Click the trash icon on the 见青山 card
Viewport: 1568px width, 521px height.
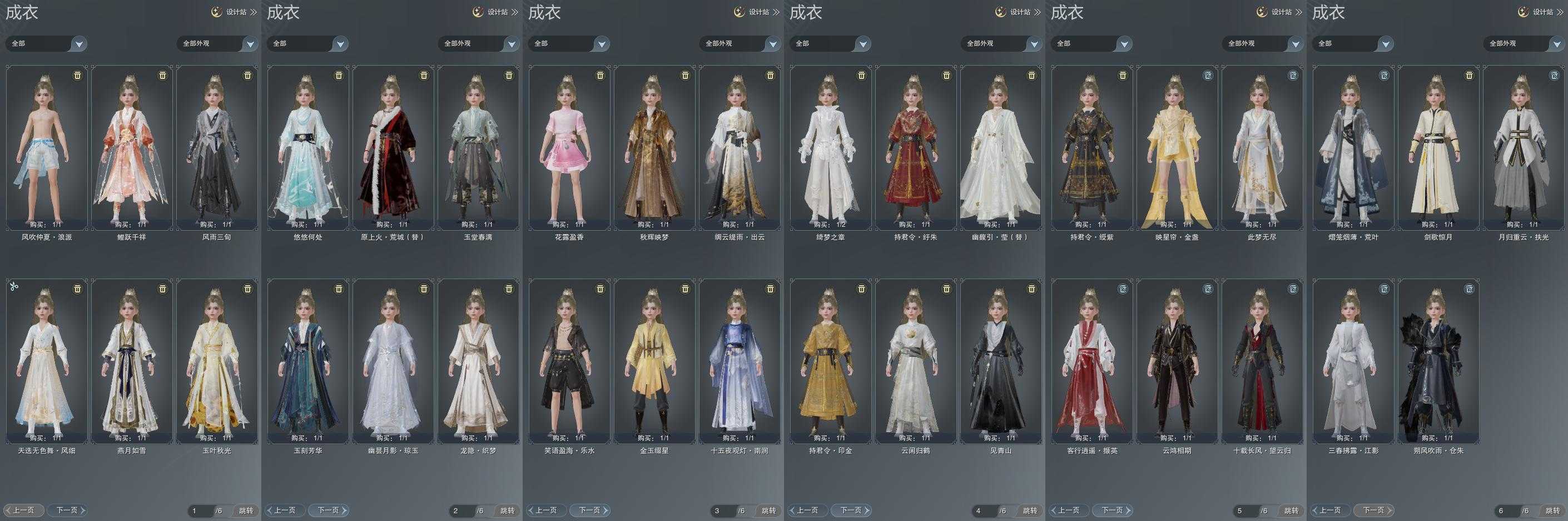tap(1031, 289)
